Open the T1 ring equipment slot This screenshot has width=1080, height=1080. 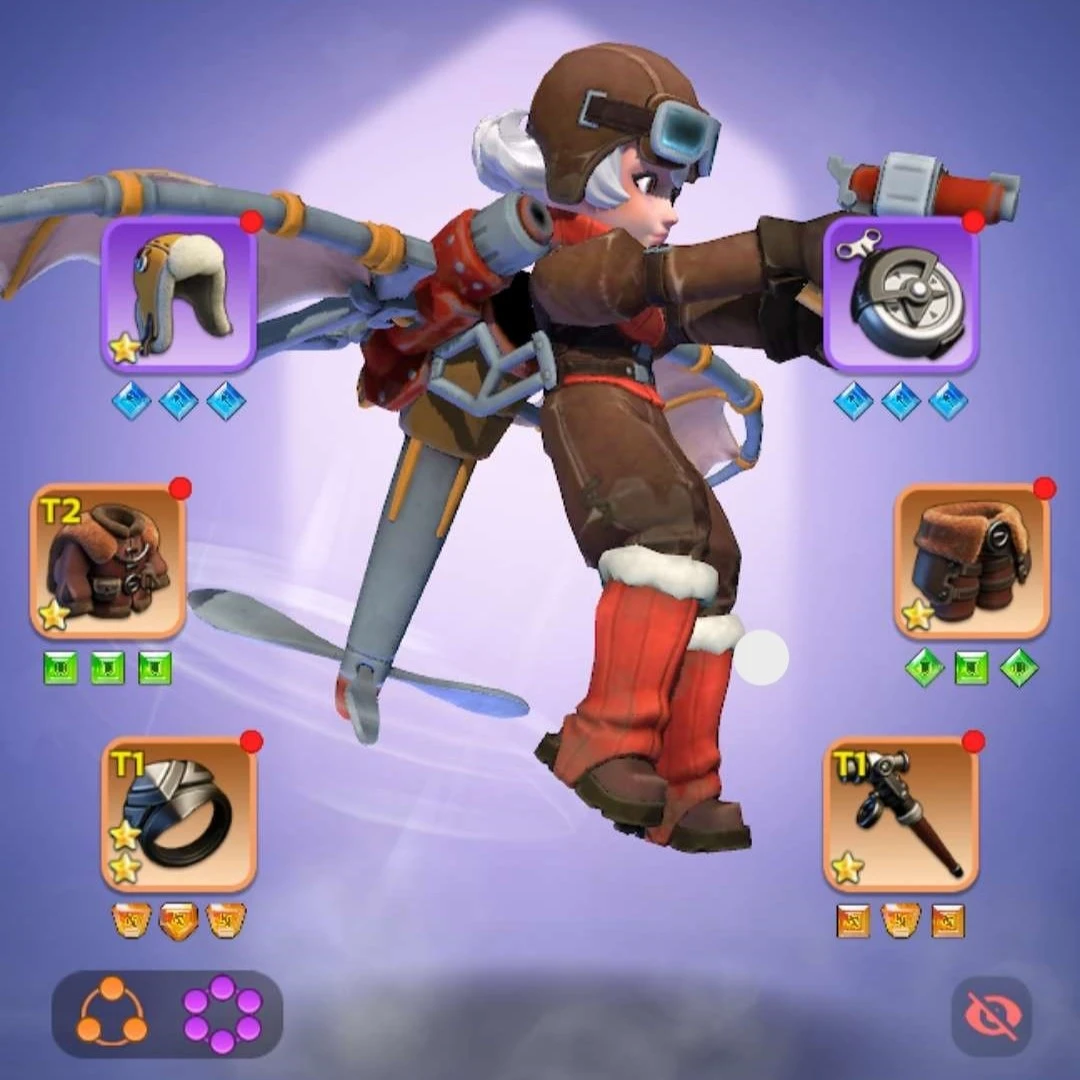179,814
